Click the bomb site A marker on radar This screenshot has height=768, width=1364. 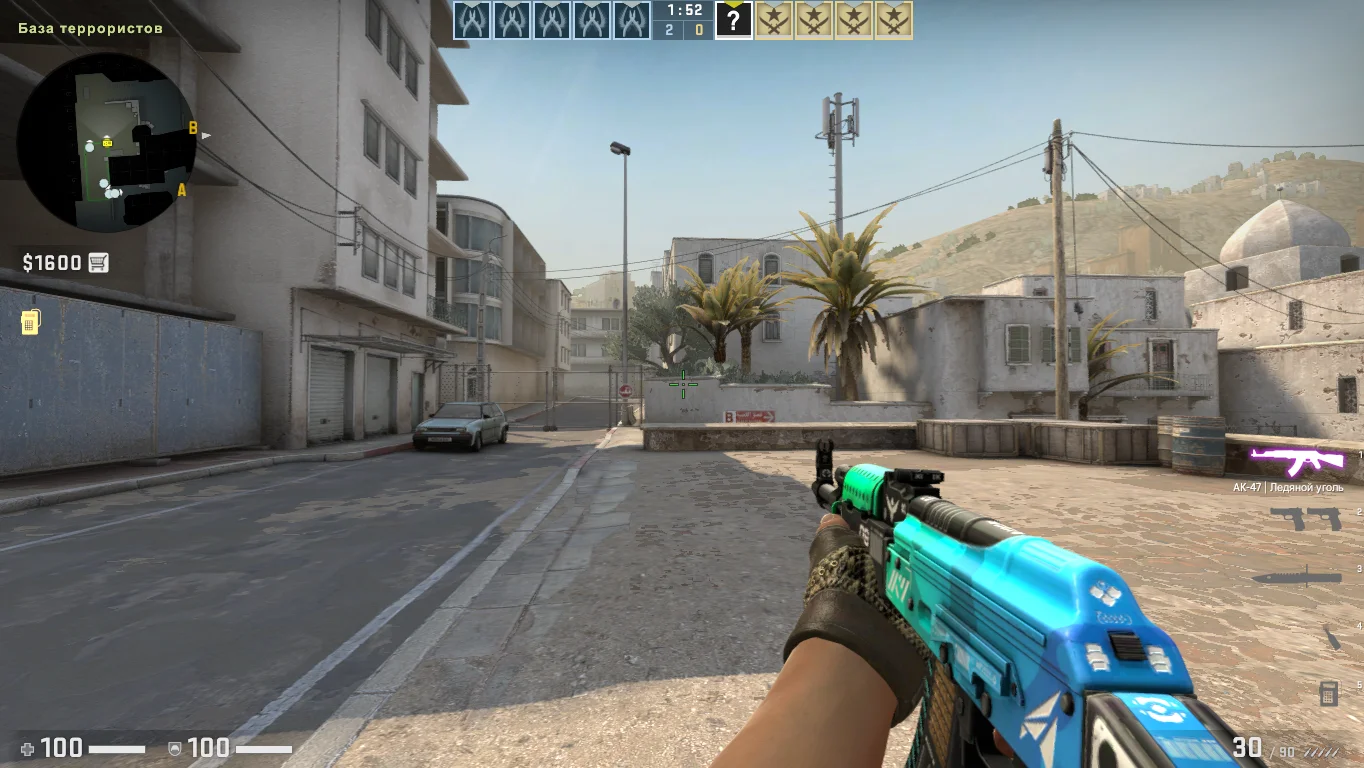tap(181, 189)
